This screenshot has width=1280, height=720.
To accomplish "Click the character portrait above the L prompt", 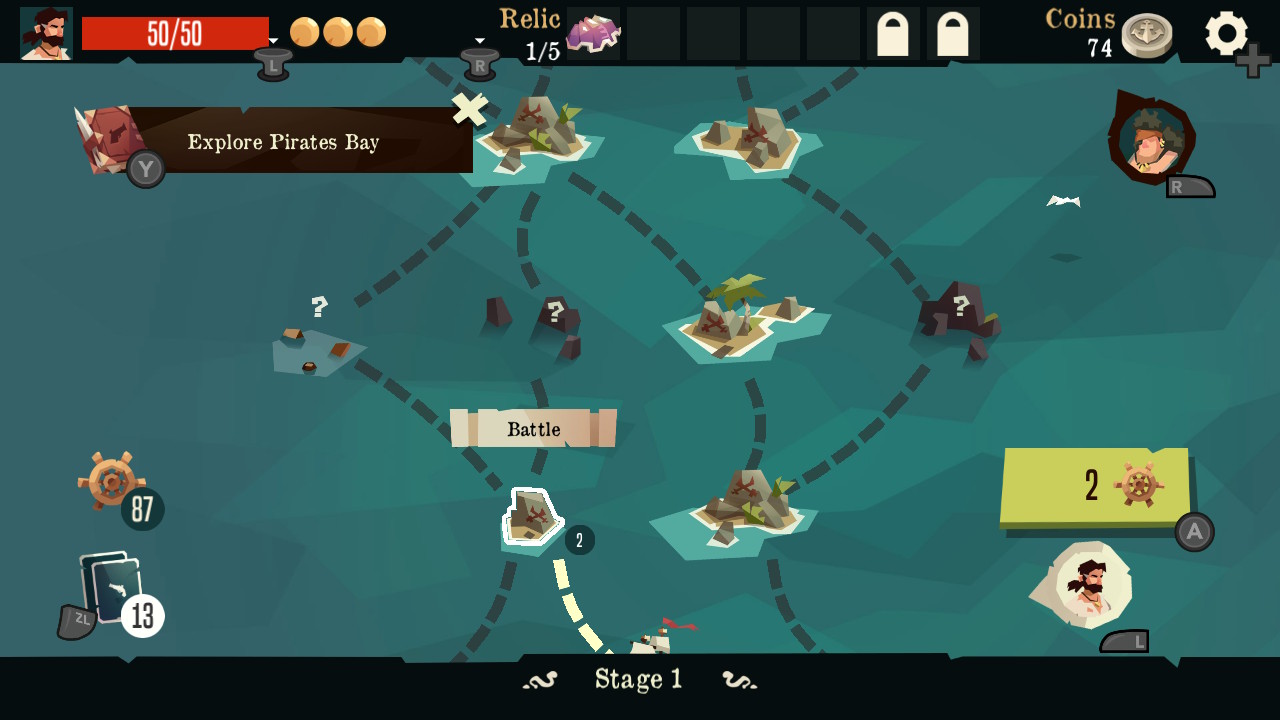I will tap(1092, 585).
